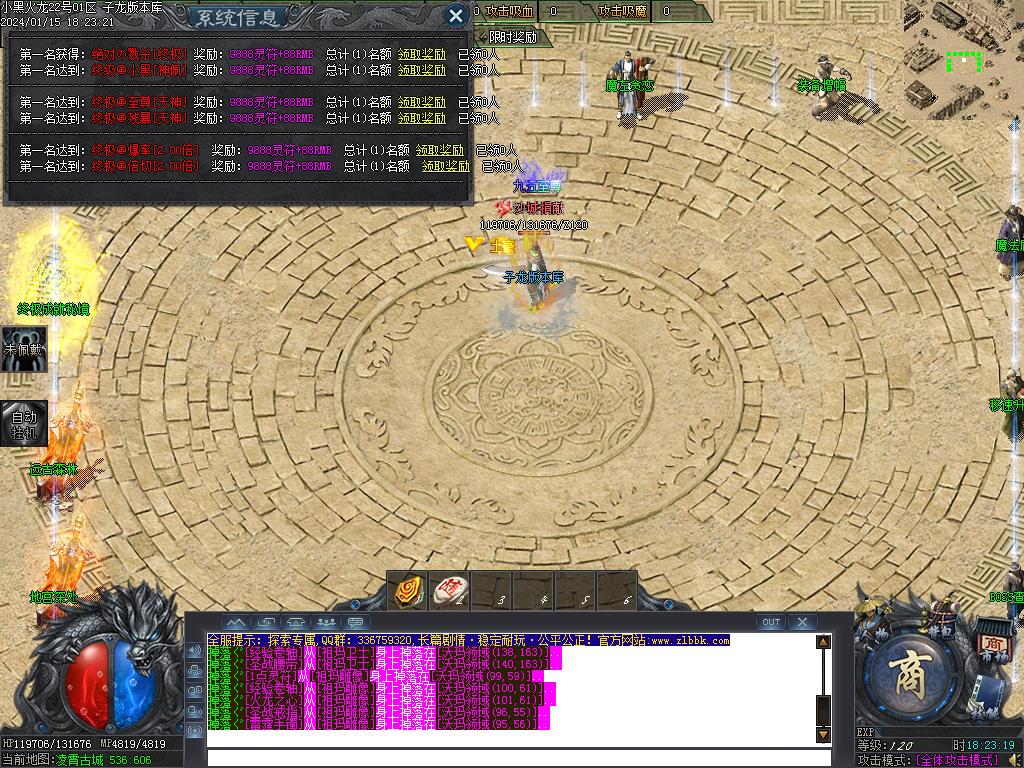Click the OUT button above the chat
Viewport: 1024px width, 768px height.
[770, 622]
